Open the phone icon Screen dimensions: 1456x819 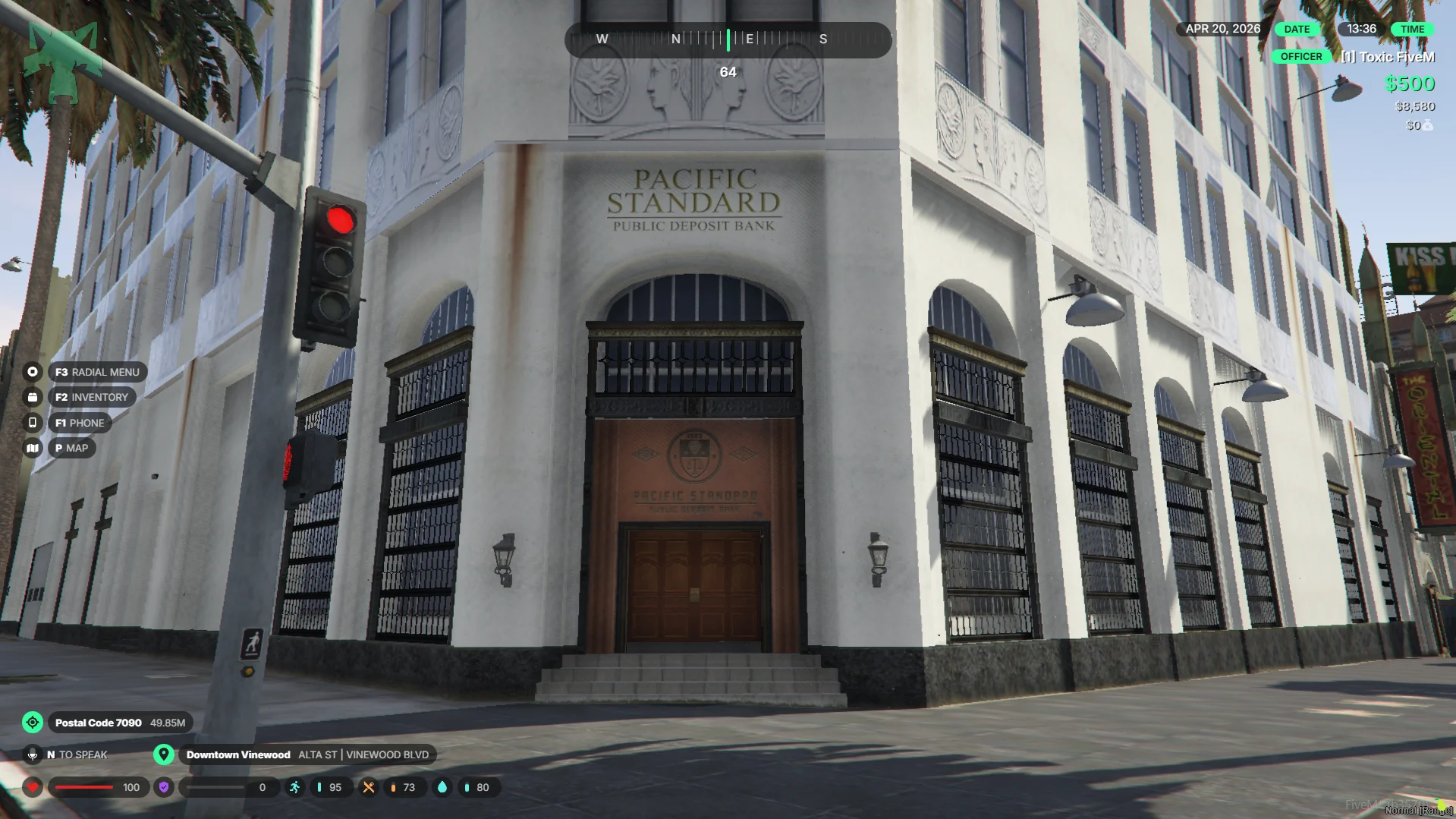33,423
